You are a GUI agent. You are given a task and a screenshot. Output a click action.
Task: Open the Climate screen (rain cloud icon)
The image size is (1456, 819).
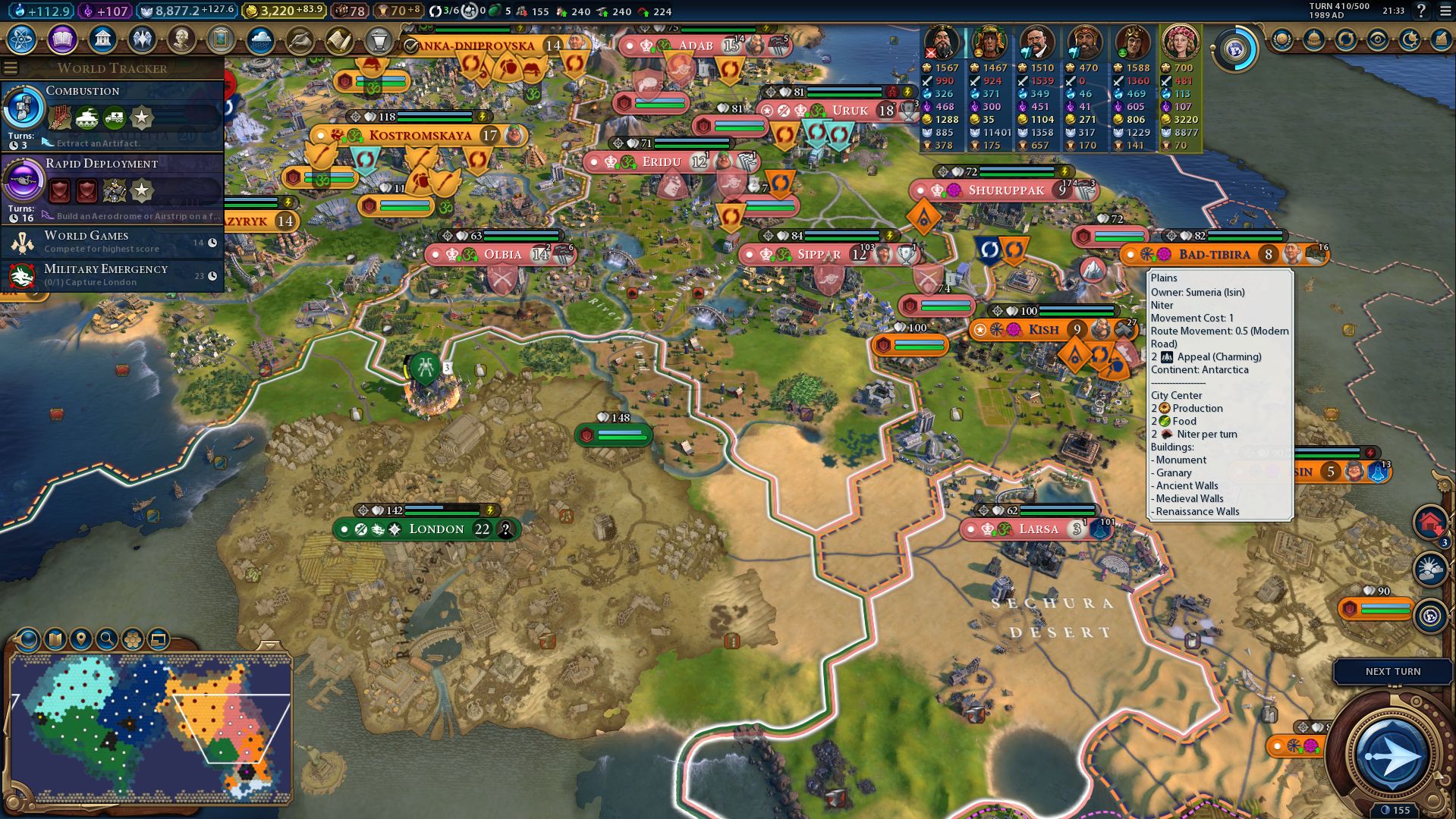(x=260, y=39)
